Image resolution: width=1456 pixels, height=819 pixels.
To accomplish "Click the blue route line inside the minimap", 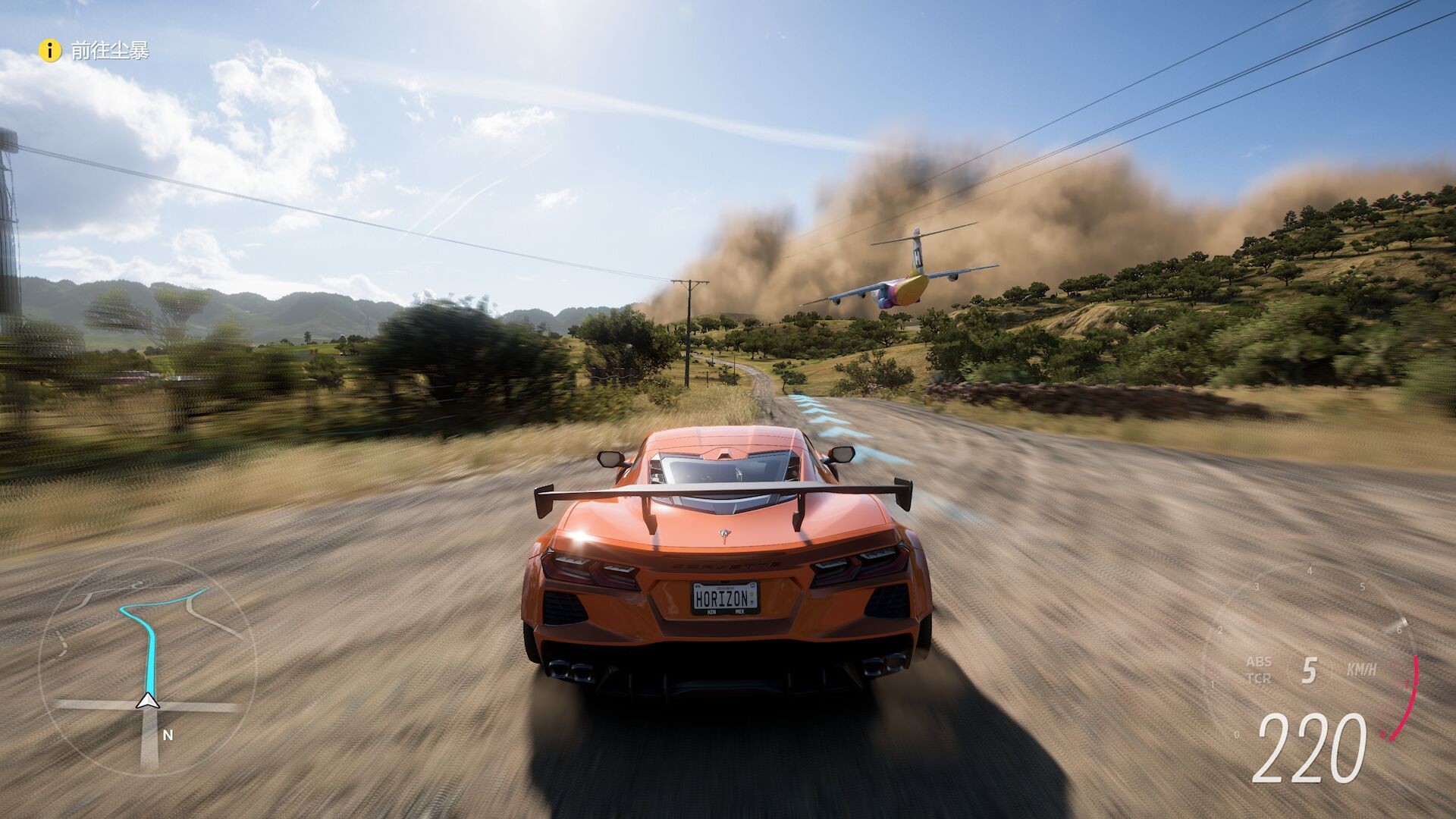I will point(149,645).
